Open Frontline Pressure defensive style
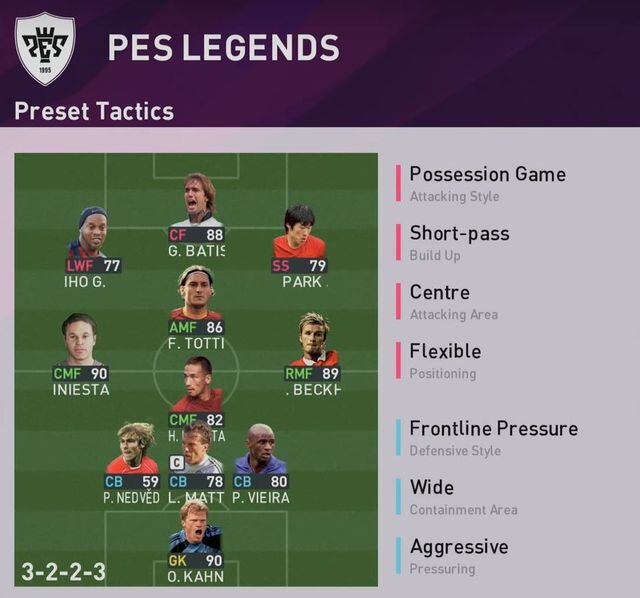Screen dimensions: 640x598 click(493, 437)
